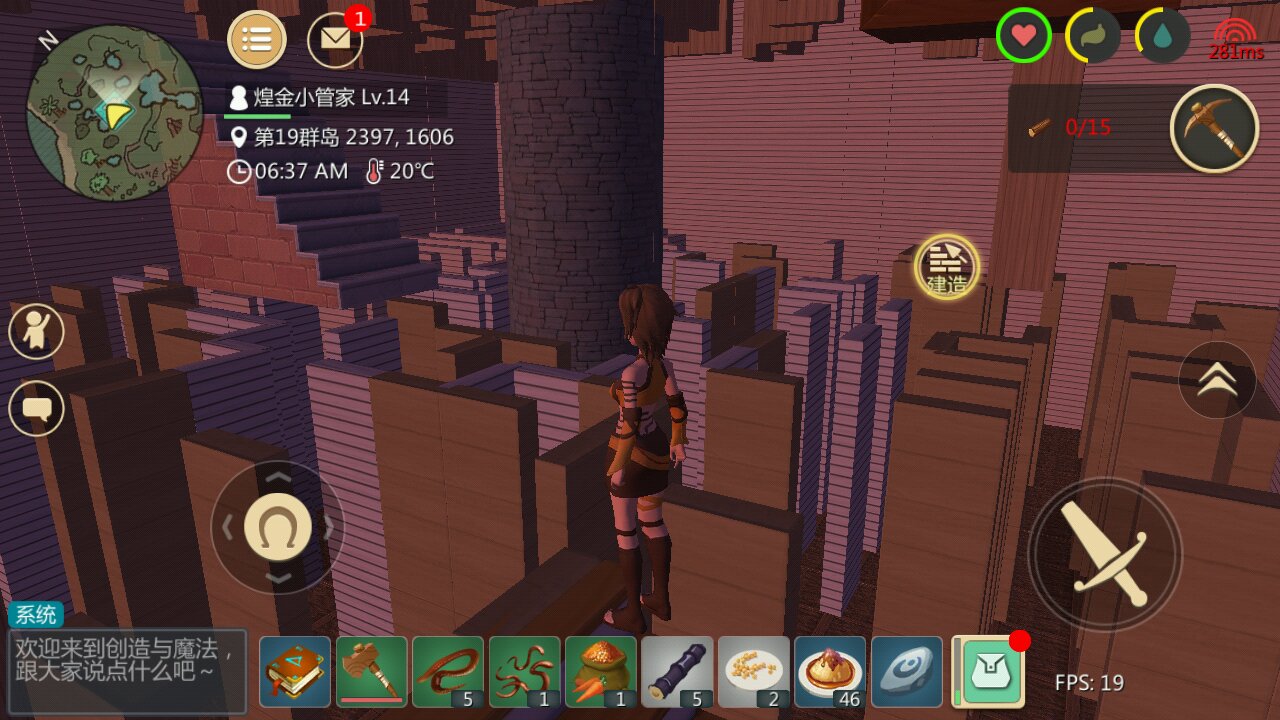
Task: Pick the dark bamboo tube slot
Action: [678, 672]
